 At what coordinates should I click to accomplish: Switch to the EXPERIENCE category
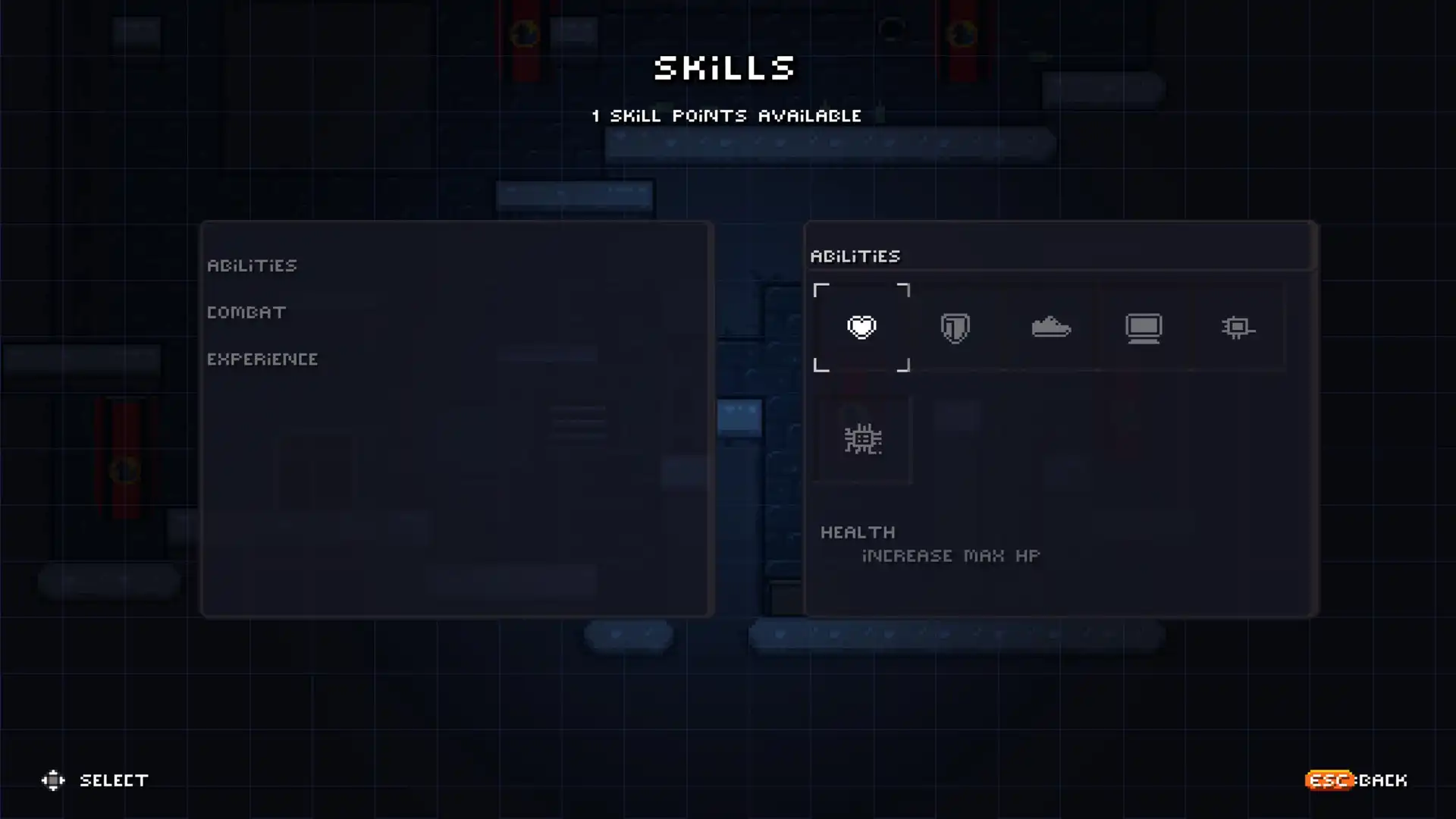262,359
